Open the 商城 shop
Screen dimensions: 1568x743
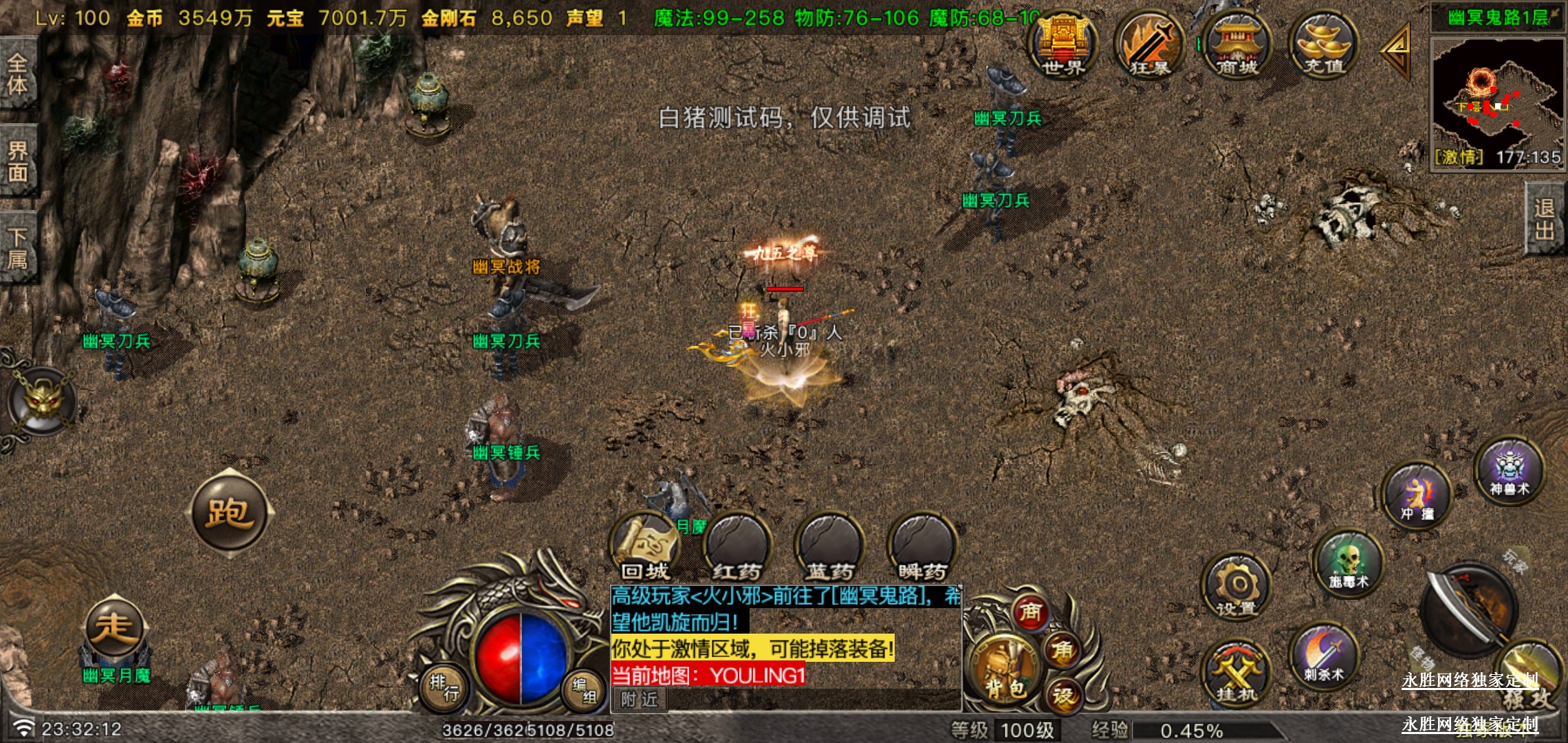[x=1237, y=45]
